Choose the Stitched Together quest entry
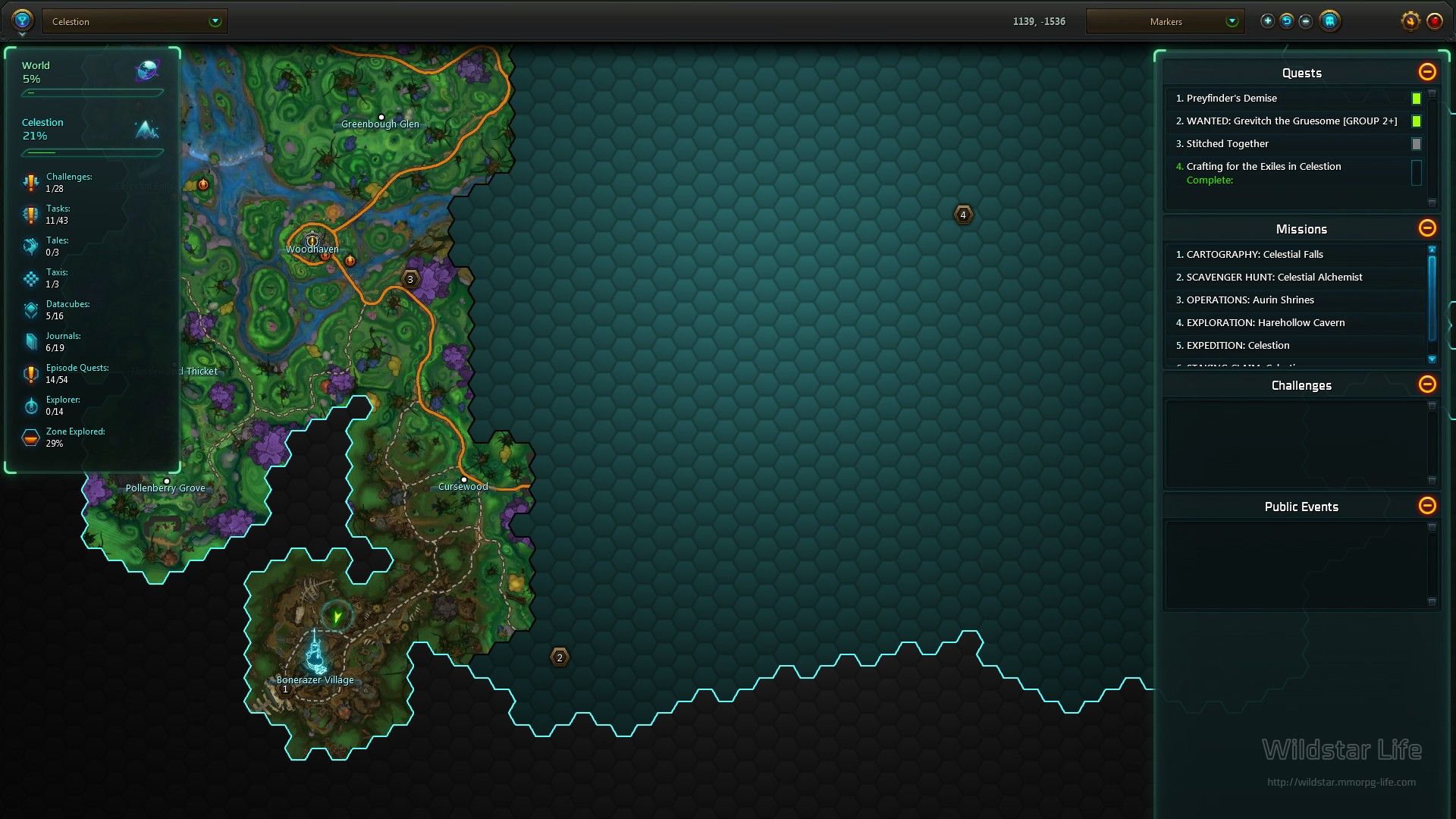1456x819 pixels. tap(1227, 143)
